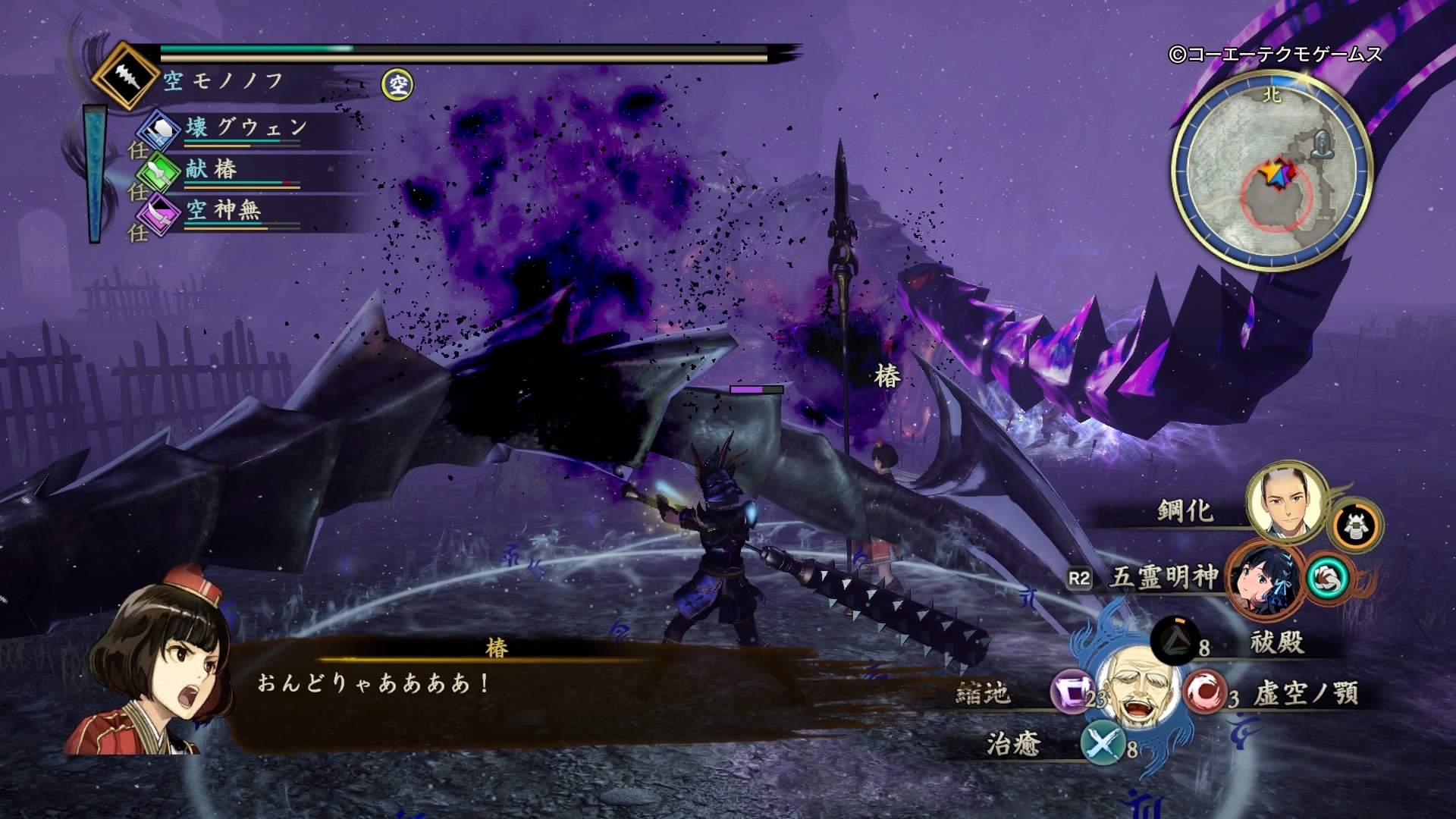Activate the 祓殿 skill icon
The image size is (1456, 819).
1174,639
